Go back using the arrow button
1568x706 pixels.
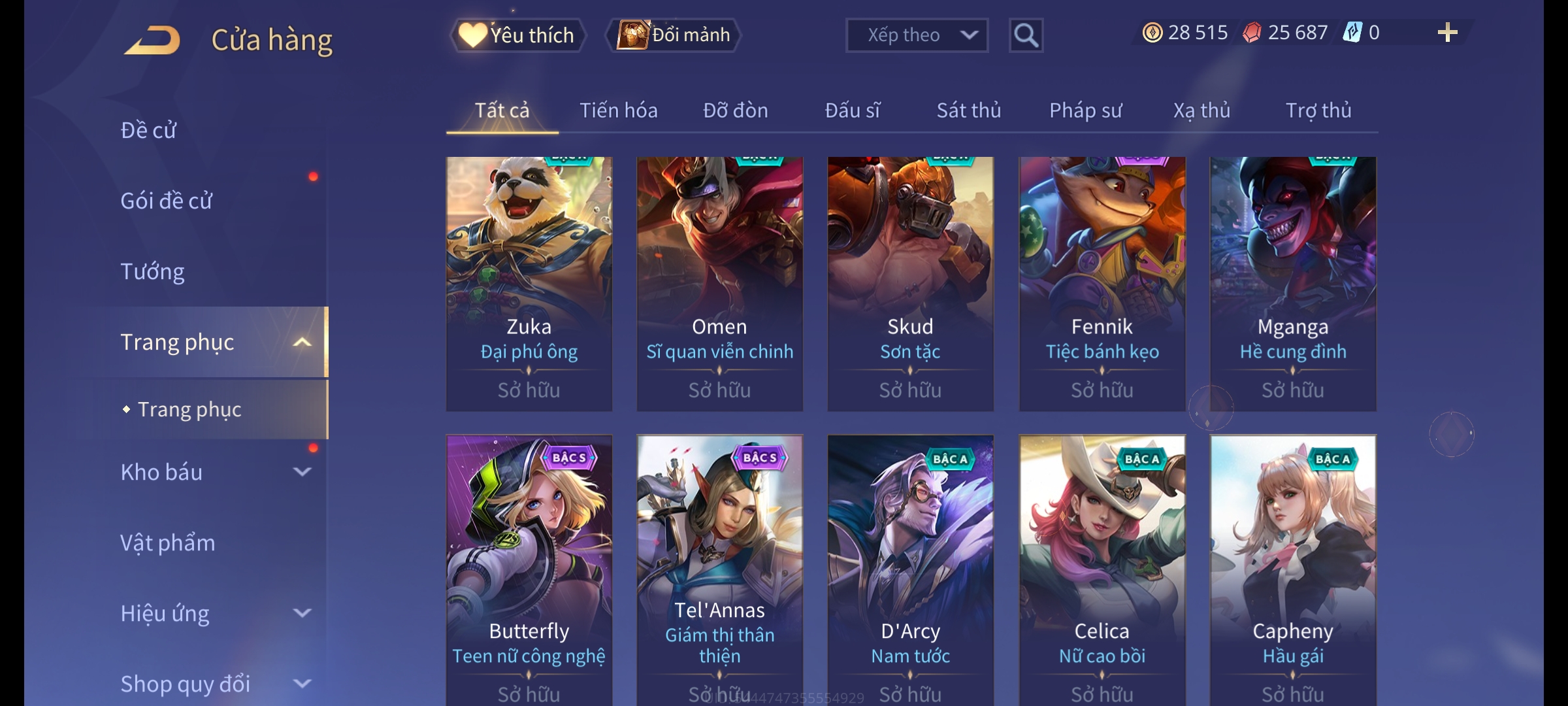point(152,39)
